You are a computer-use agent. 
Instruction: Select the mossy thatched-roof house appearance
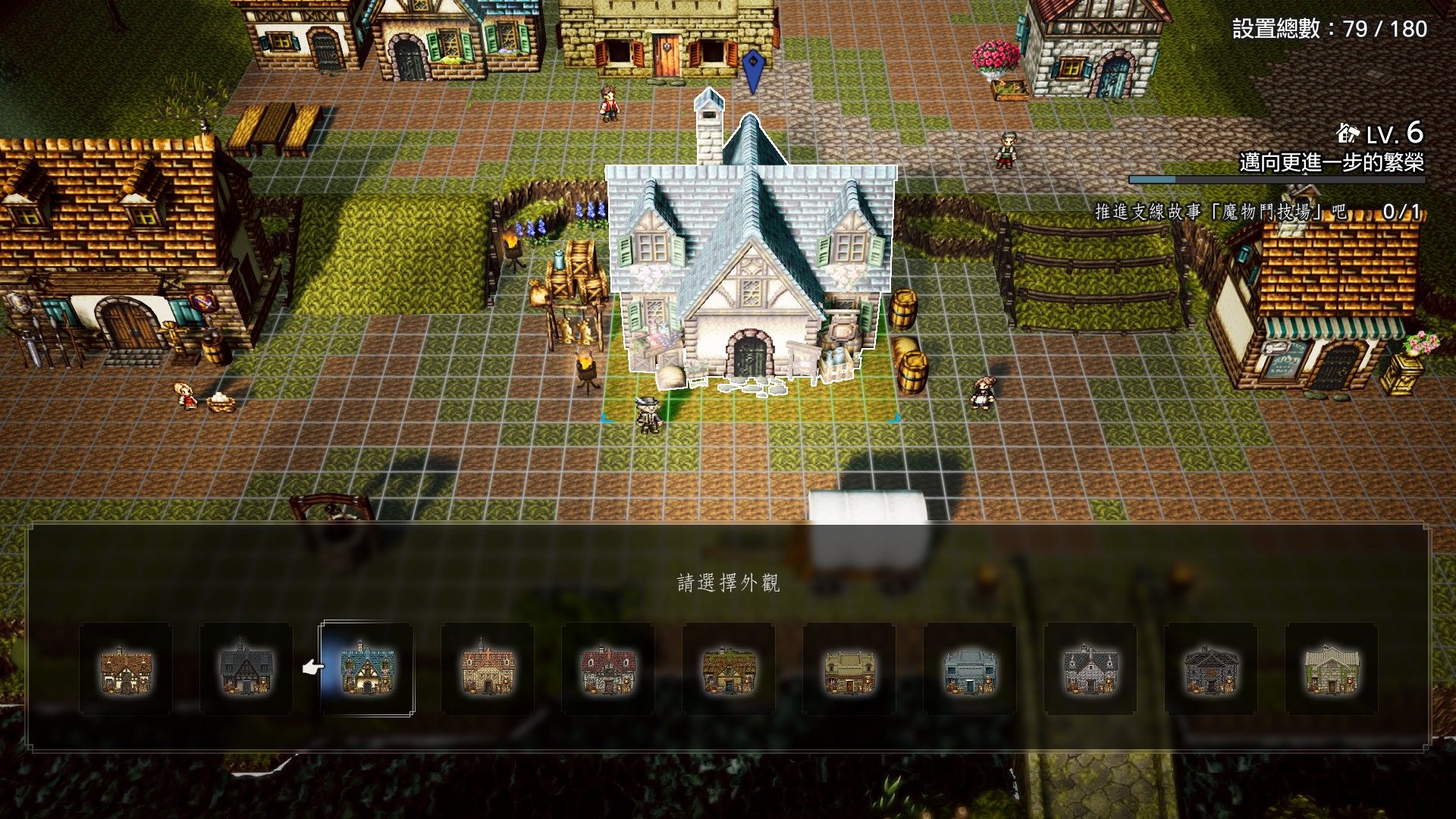click(x=729, y=669)
